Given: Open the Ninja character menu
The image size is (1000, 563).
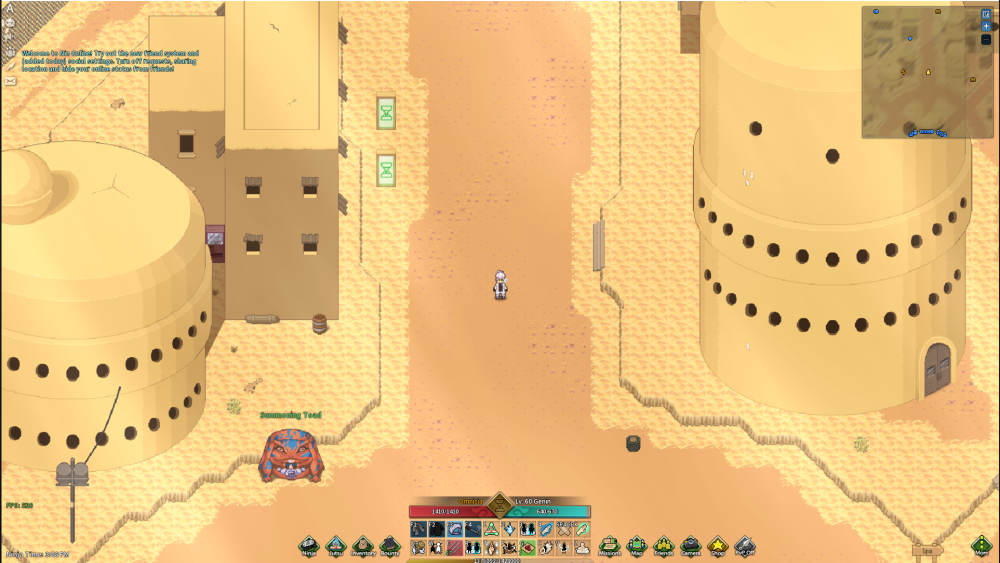Looking at the screenshot, I should click(309, 546).
